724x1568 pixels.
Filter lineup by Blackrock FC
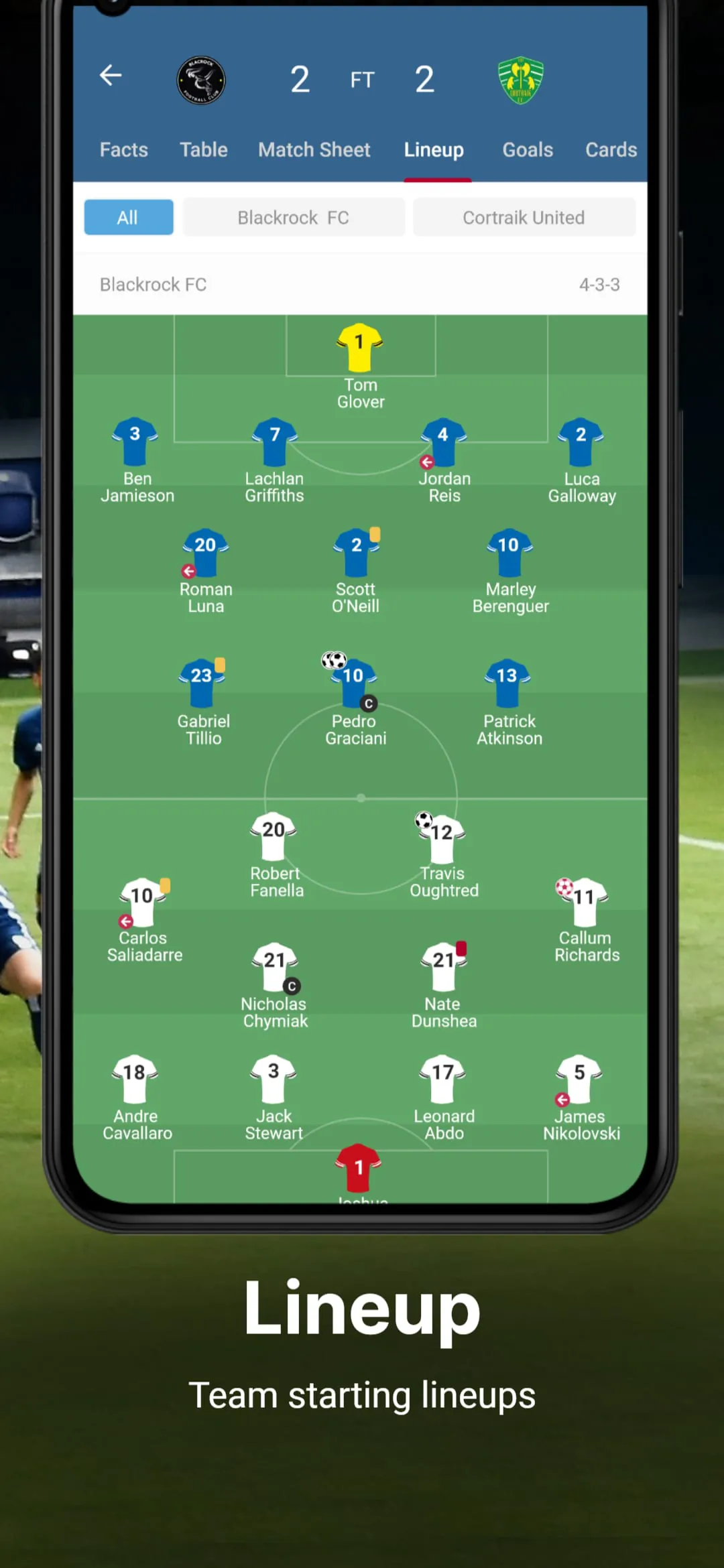point(294,217)
